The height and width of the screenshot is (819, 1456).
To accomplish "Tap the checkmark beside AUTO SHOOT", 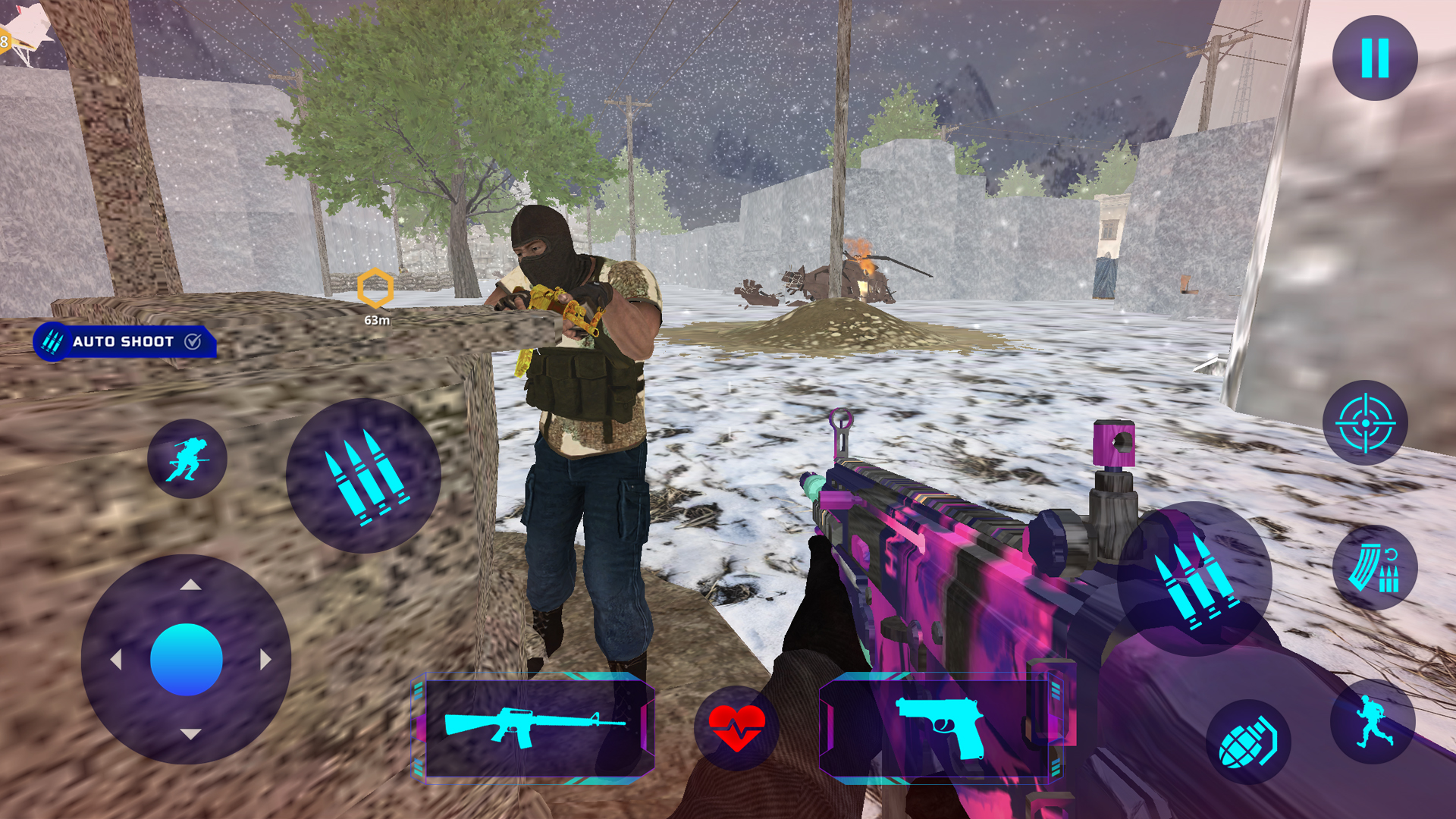I will (x=193, y=341).
